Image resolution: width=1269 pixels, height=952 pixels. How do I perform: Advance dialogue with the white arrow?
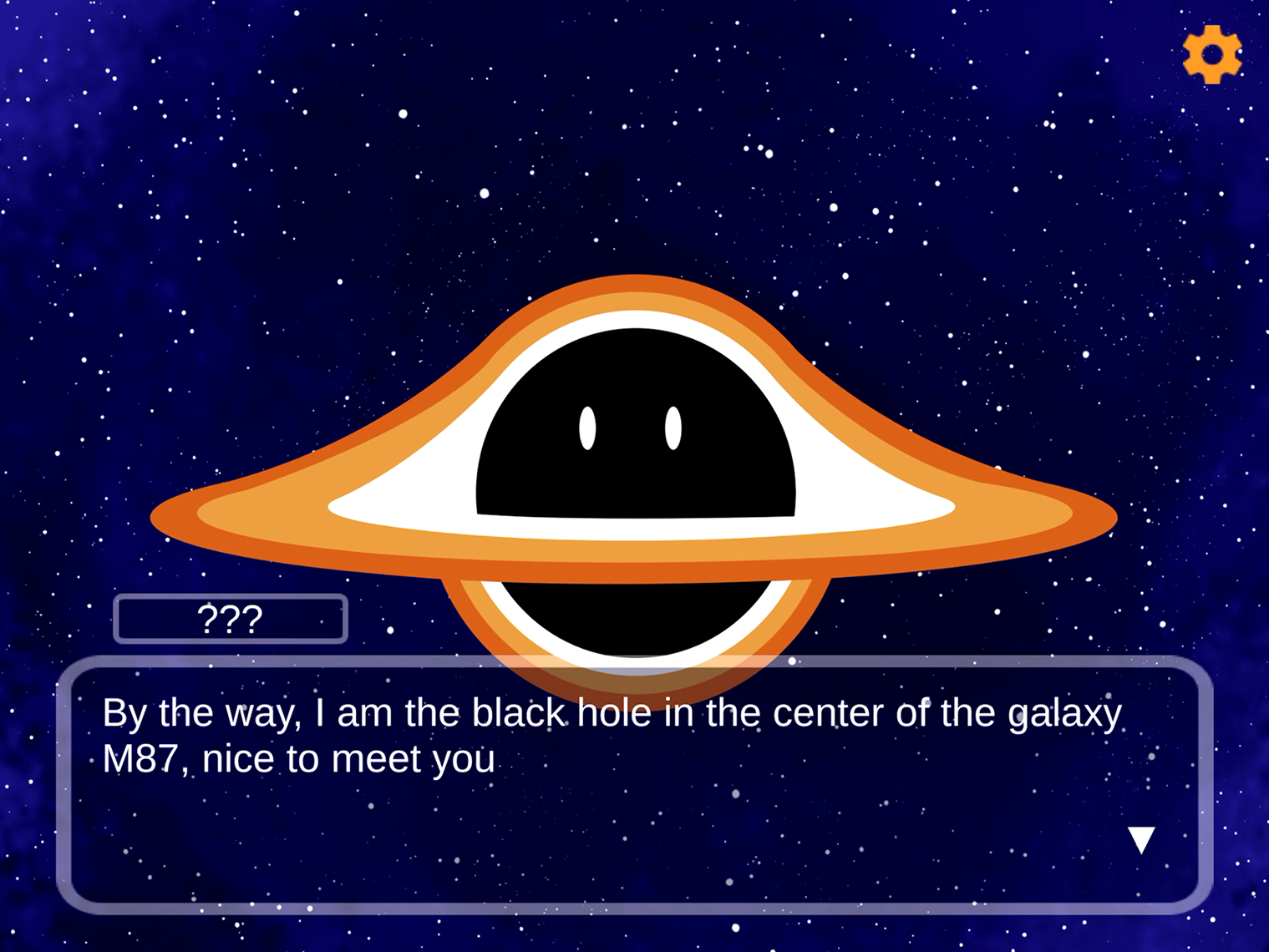(1141, 839)
